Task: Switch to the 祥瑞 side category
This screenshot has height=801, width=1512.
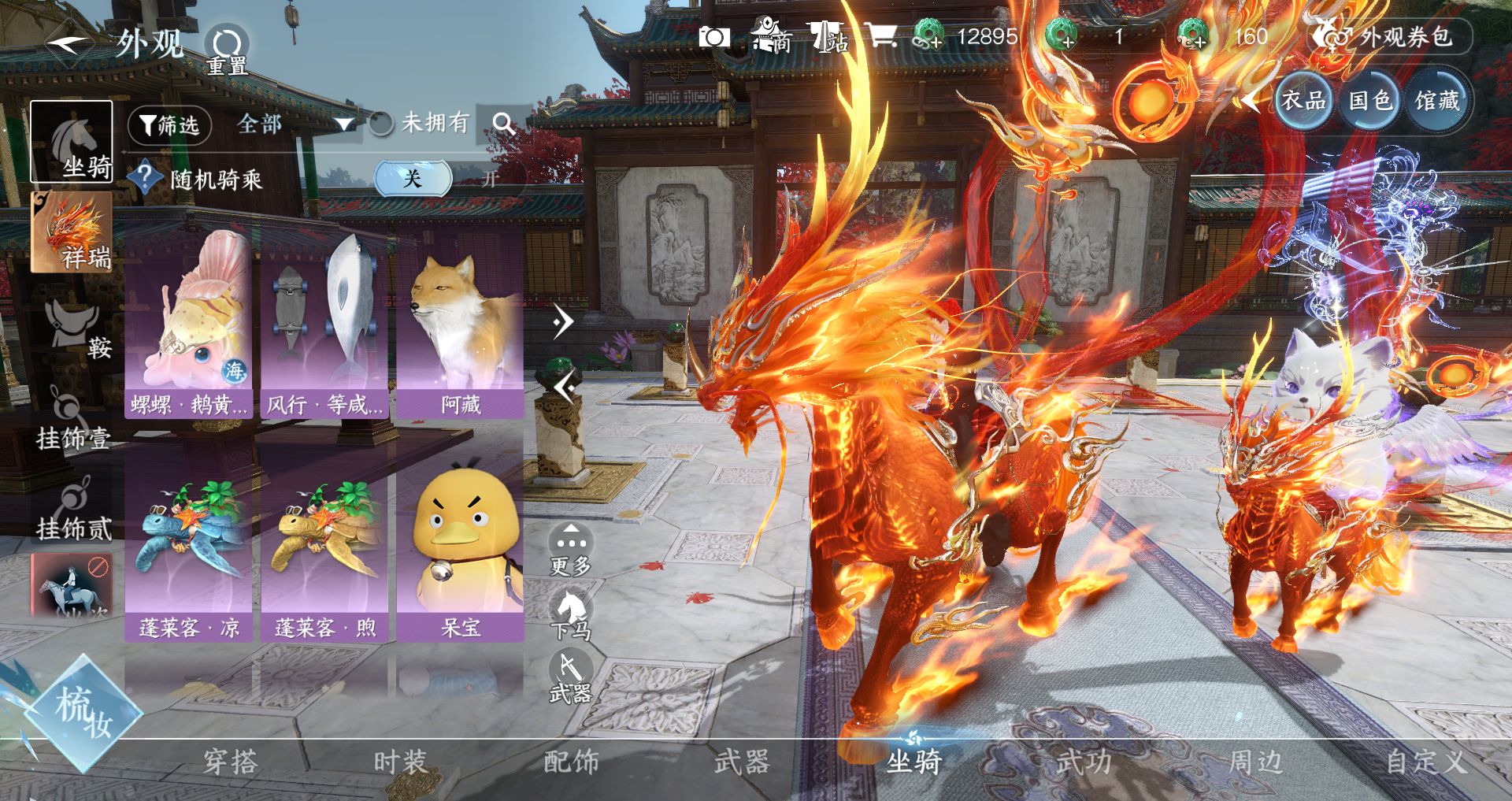Action: tap(72, 232)
